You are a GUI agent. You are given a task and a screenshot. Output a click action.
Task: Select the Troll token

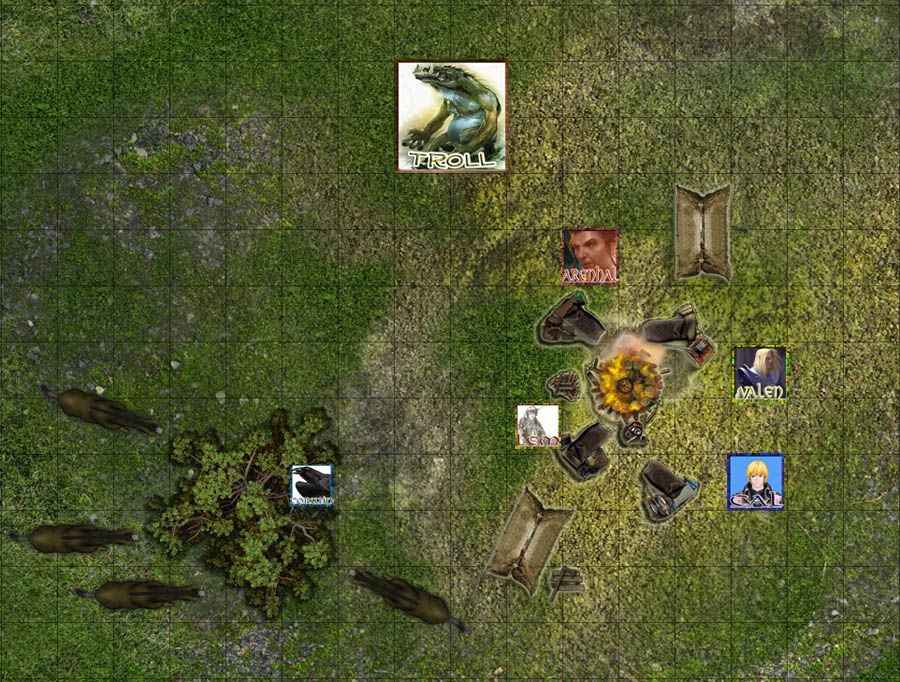452,117
